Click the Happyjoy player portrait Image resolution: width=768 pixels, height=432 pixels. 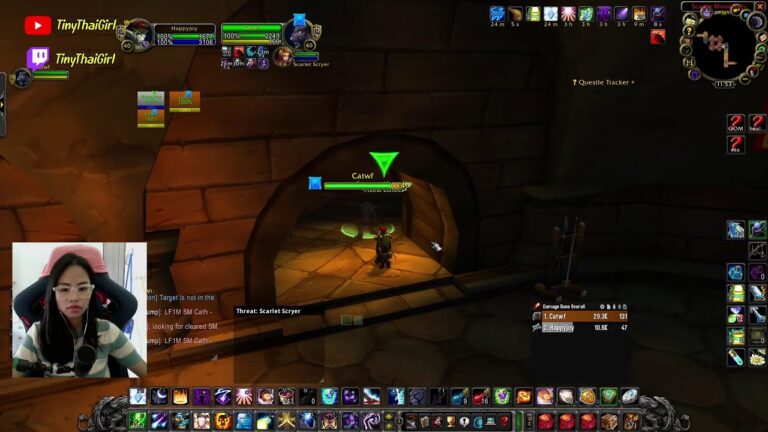pos(138,35)
